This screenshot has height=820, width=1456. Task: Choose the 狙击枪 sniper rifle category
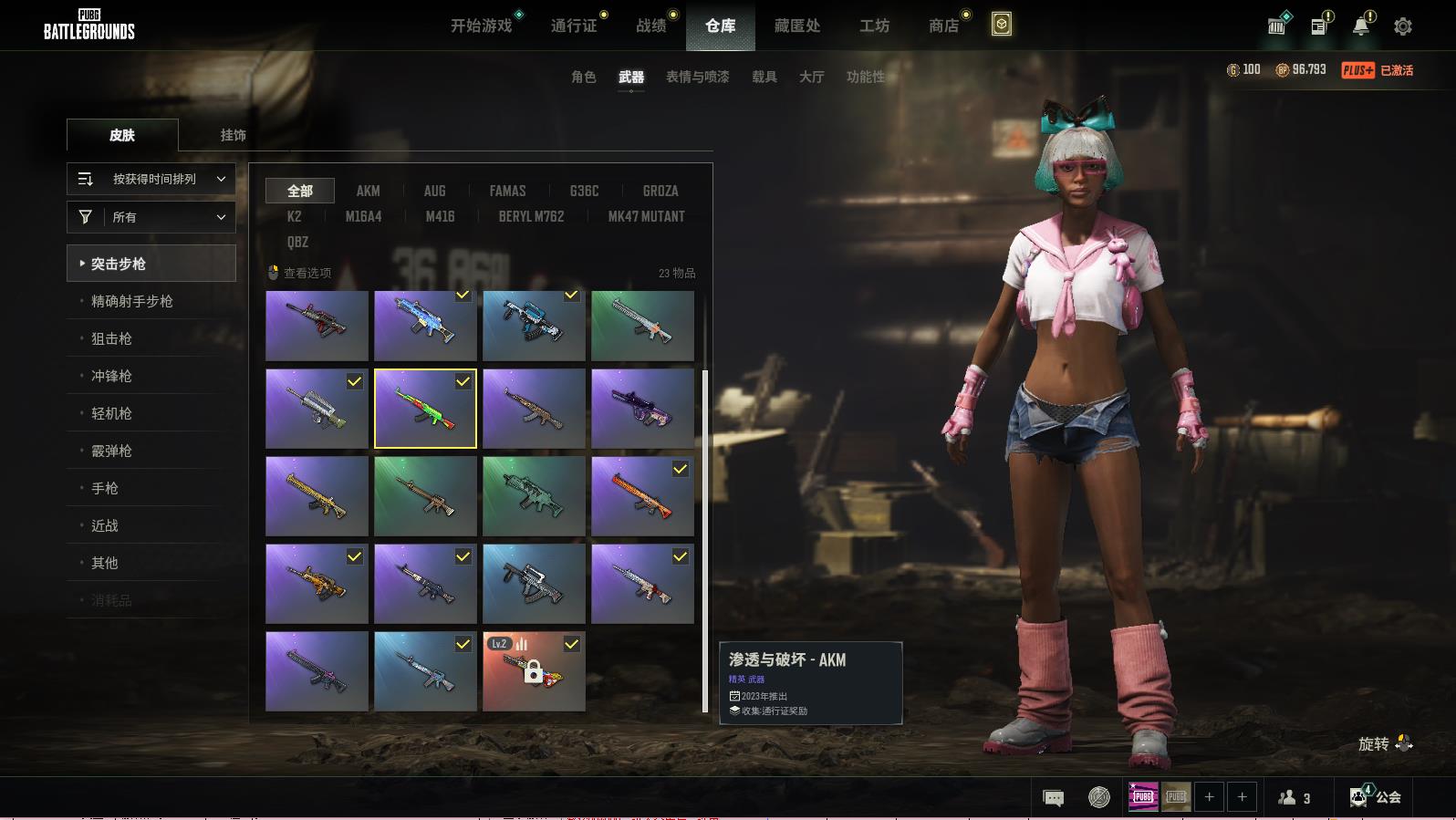111,338
